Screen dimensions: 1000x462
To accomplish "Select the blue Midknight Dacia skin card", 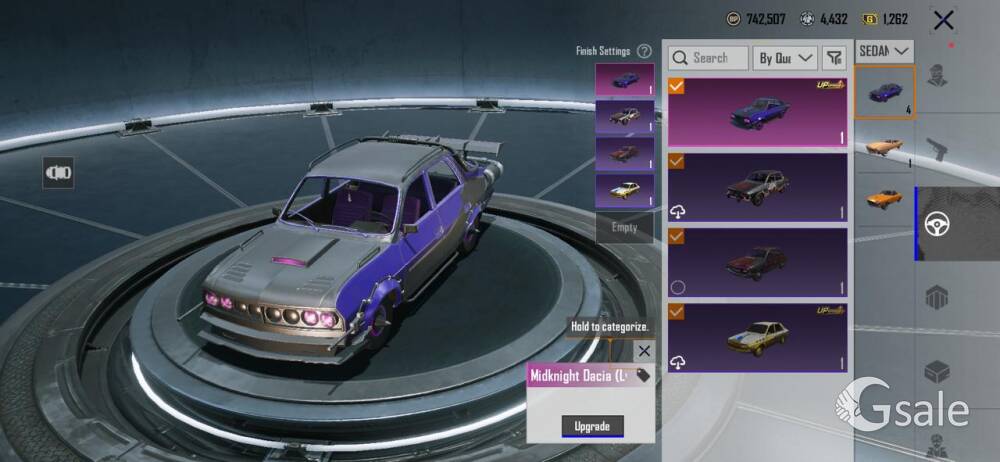I will click(x=757, y=111).
